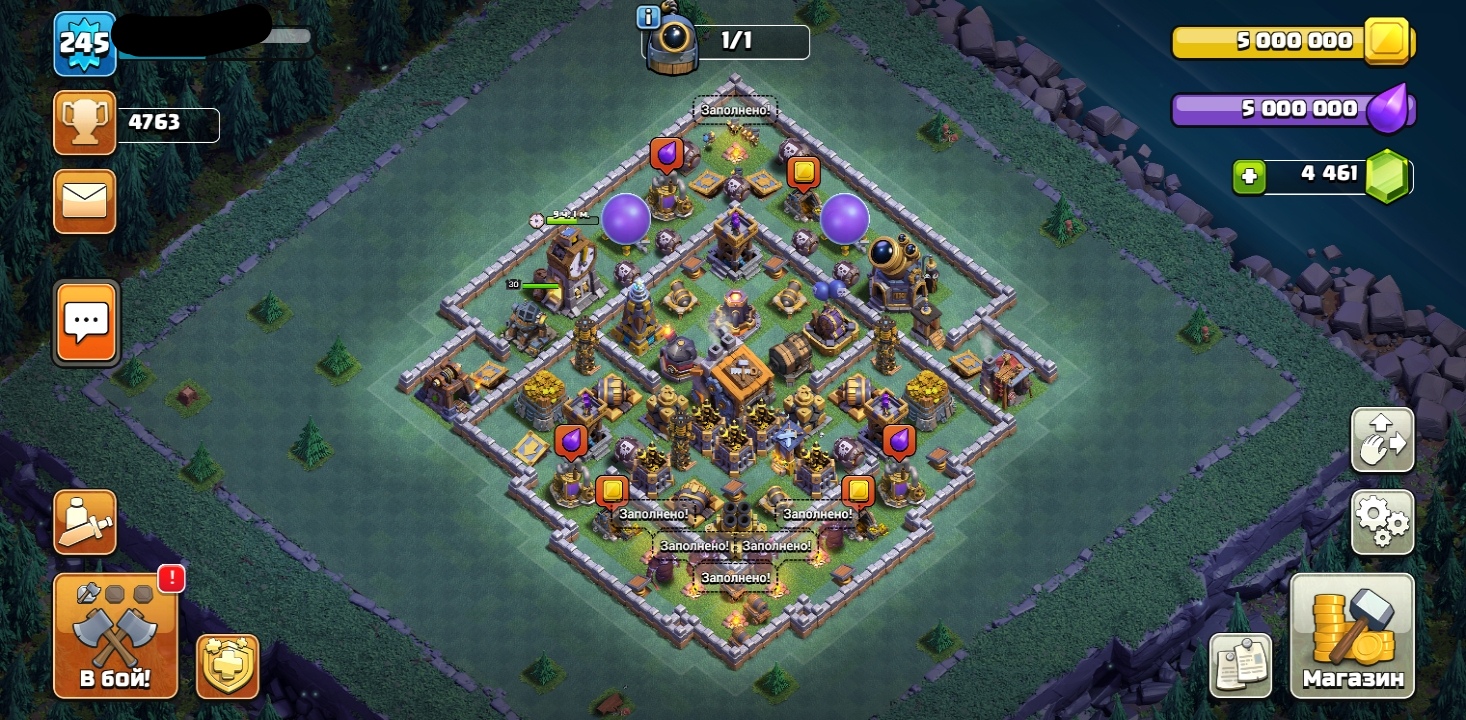The image size is (1466, 720).
Task: Add gems with the green plus button
Action: point(1249,176)
